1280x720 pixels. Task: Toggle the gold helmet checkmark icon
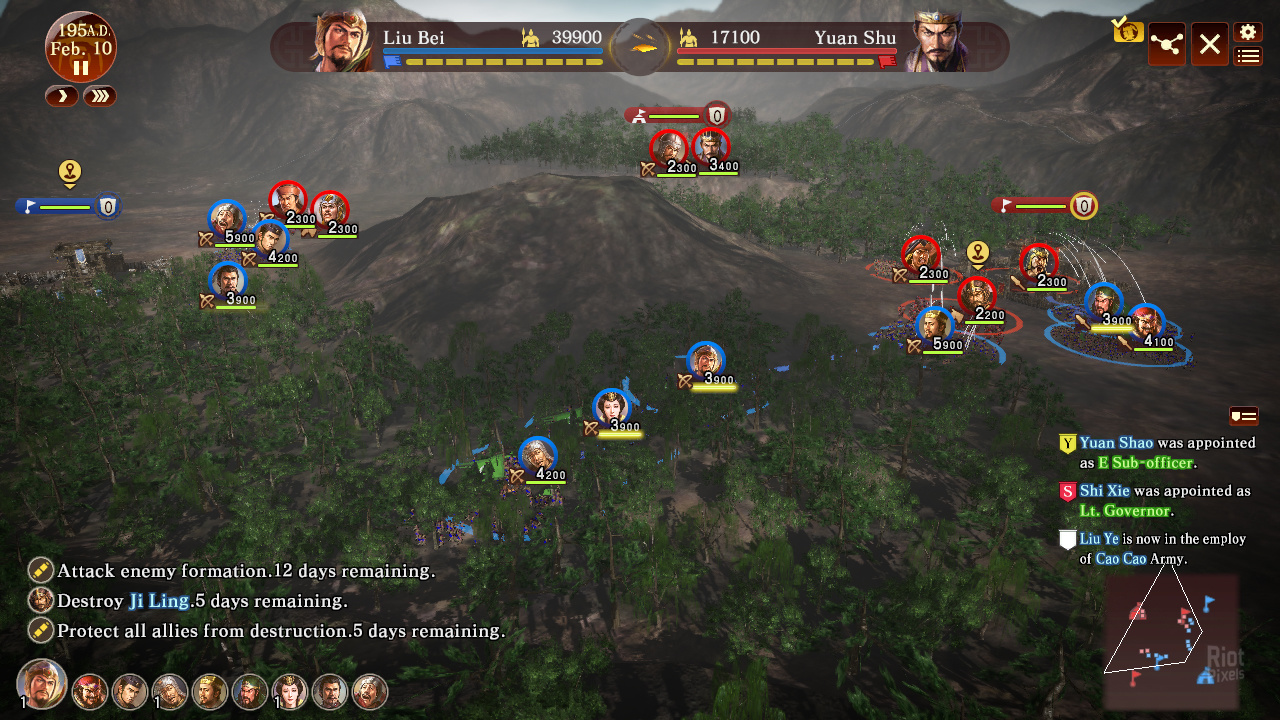[1128, 31]
